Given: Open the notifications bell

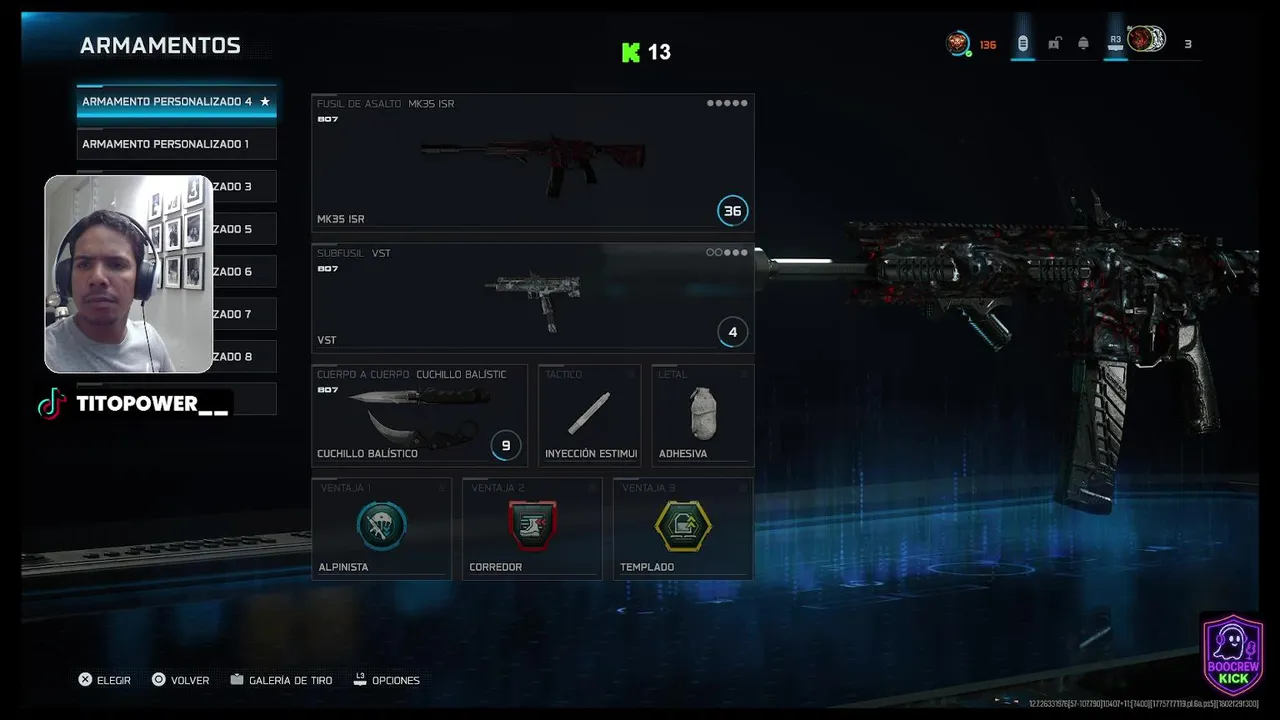Looking at the screenshot, I should 1083,43.
